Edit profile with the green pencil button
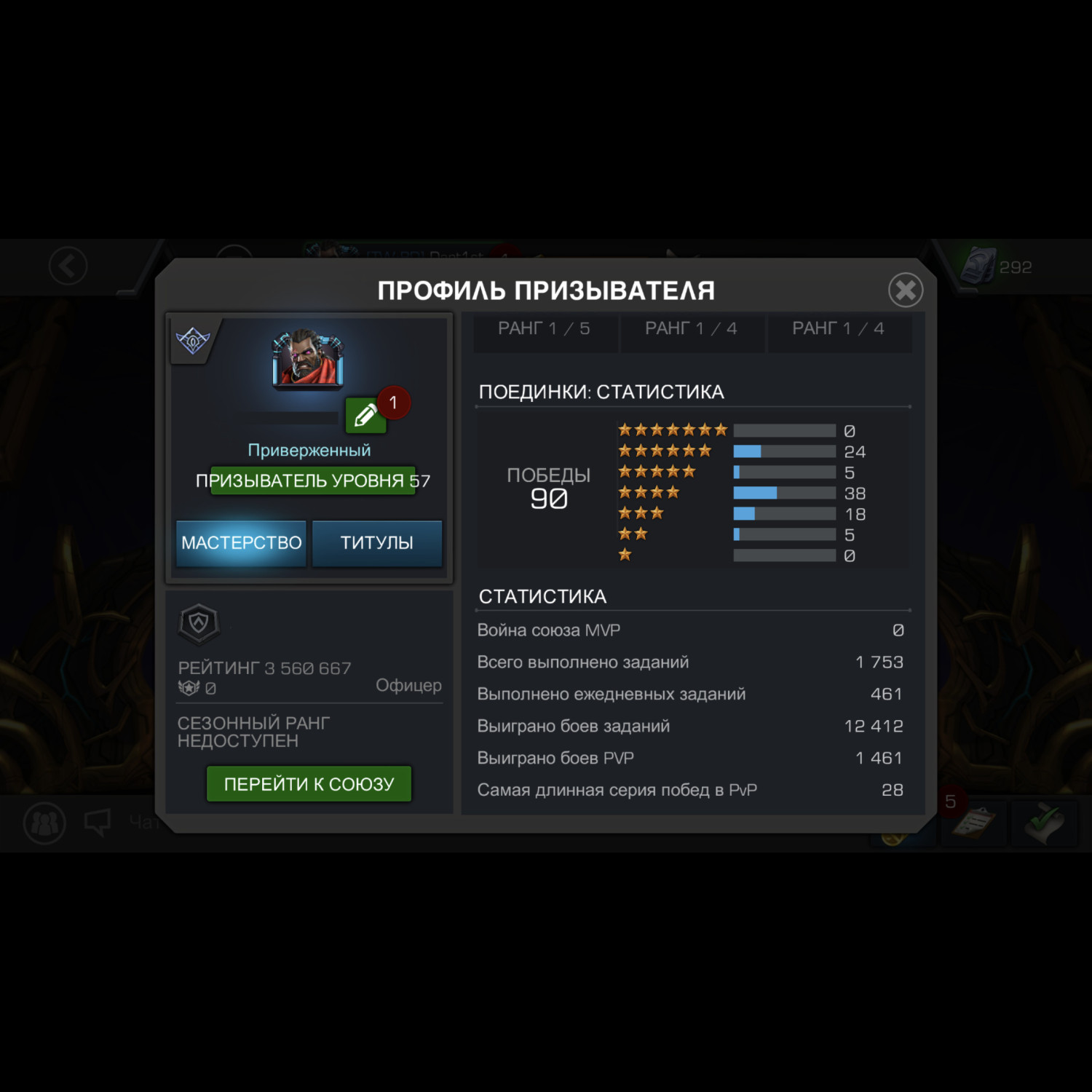Image resolution: width=1092 pixels, height=1092 pixels. coord(365,416)
